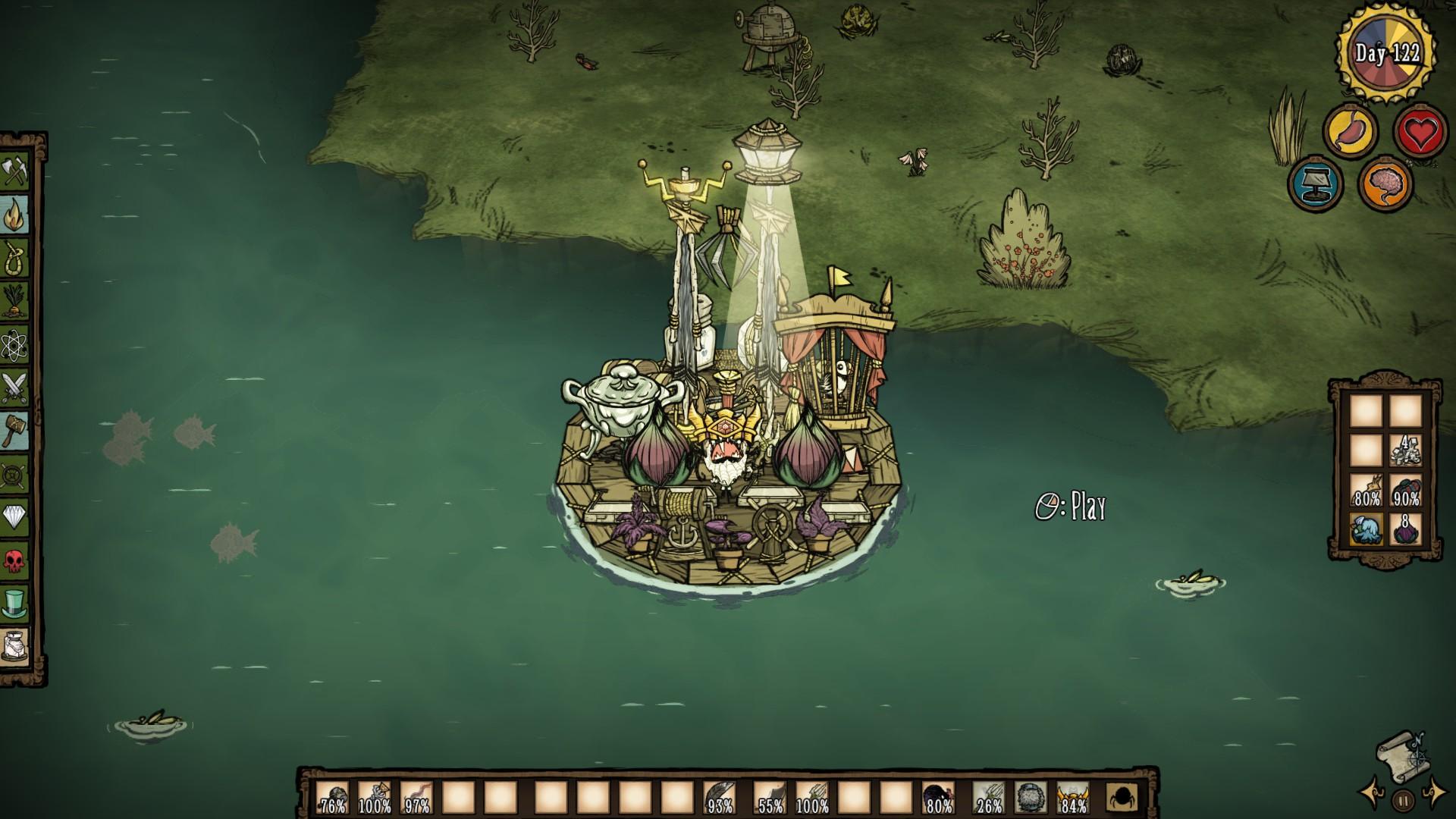
Task: Click the pause button
Action: click(1403, 800)
